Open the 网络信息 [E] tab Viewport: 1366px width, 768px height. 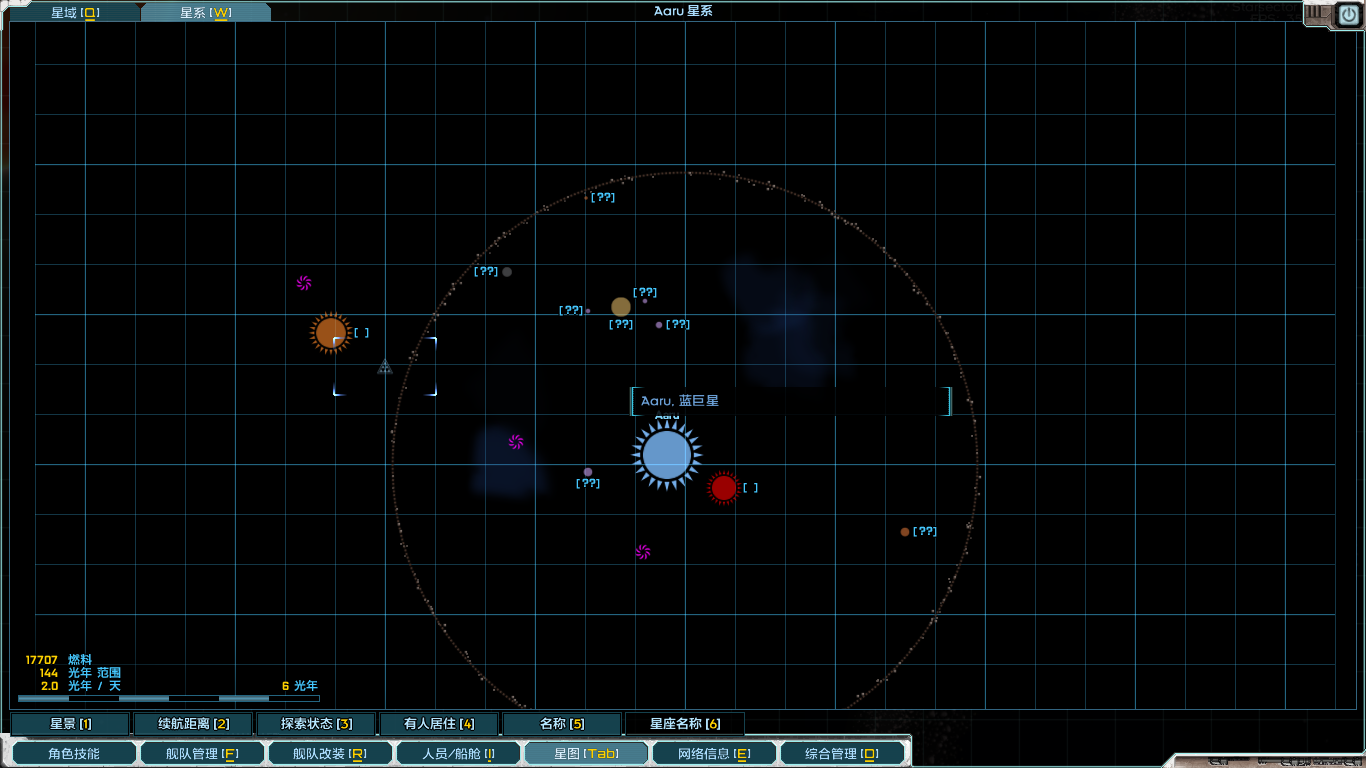pyautogui.click(x=713, y=752)
